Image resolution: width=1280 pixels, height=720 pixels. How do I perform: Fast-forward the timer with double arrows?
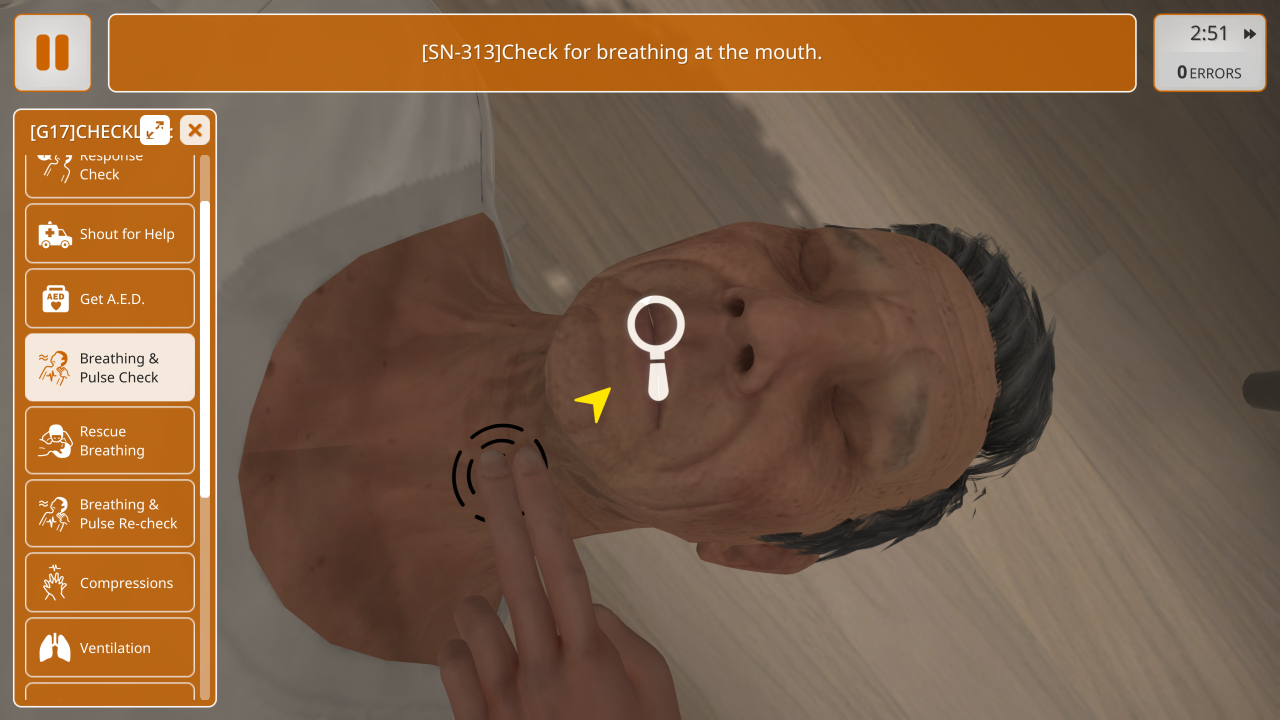pyautogui.click(x=1250, y=34)
